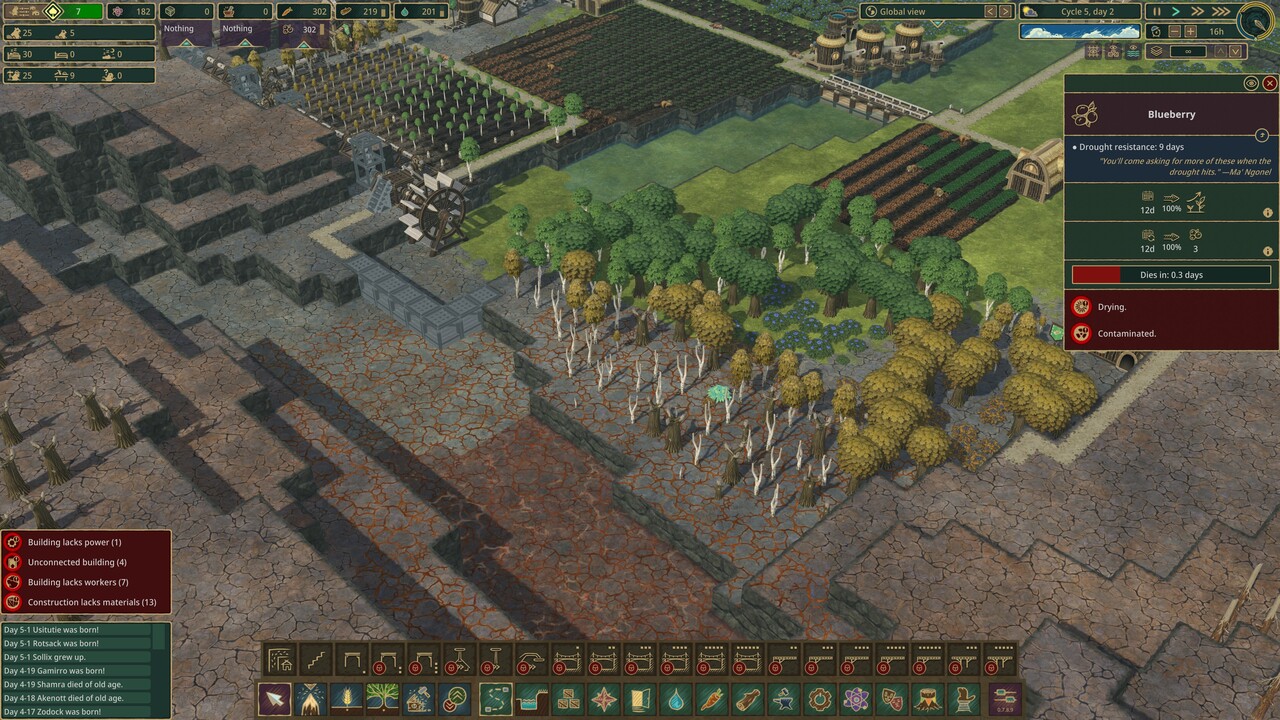Viewport: 1280px width, 720px height.
Task: Pause the game speed
Action: point(1158,12)
